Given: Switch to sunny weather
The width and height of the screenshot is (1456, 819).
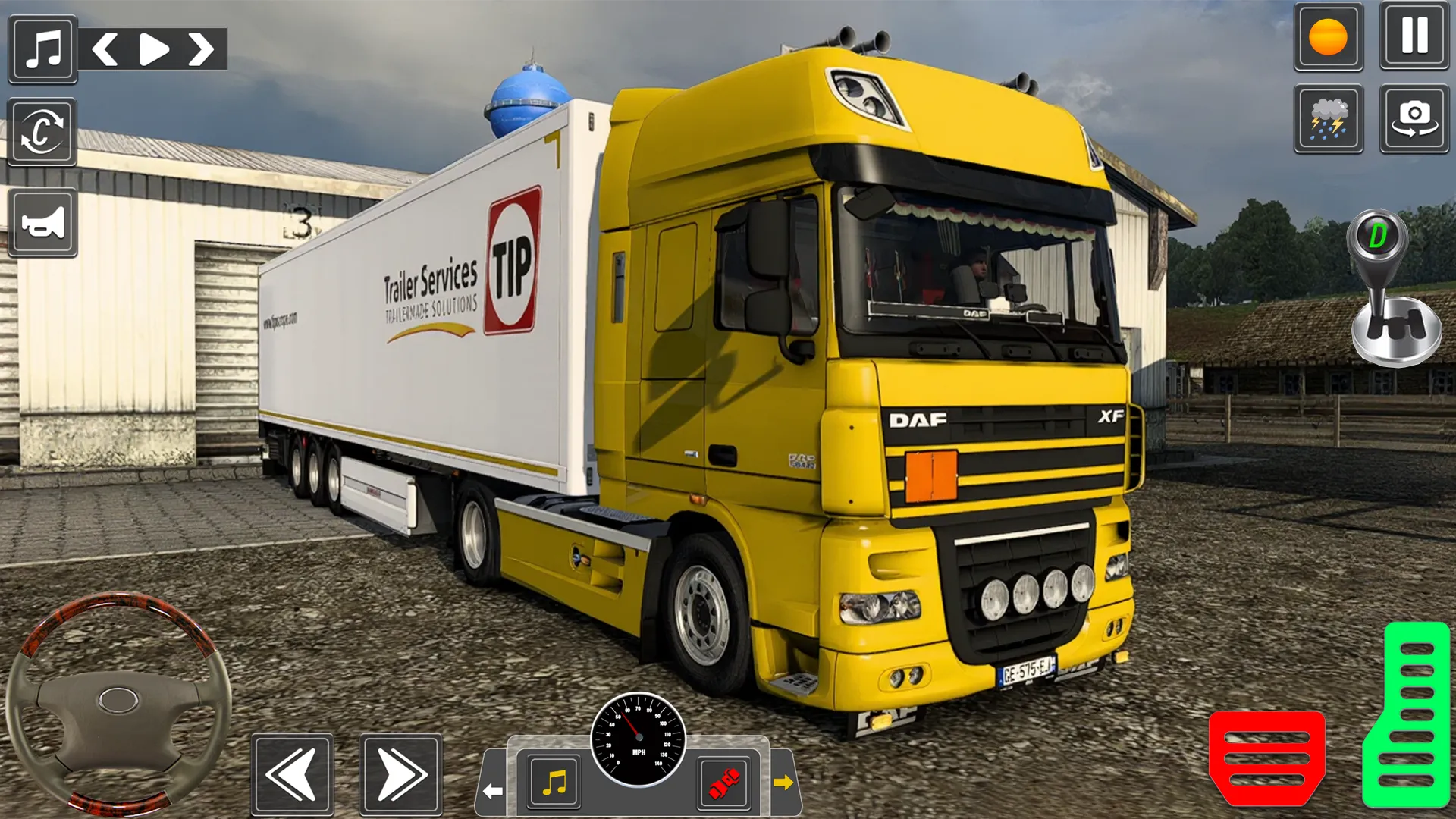Looking at the screenshot, I should [1328, 36].
